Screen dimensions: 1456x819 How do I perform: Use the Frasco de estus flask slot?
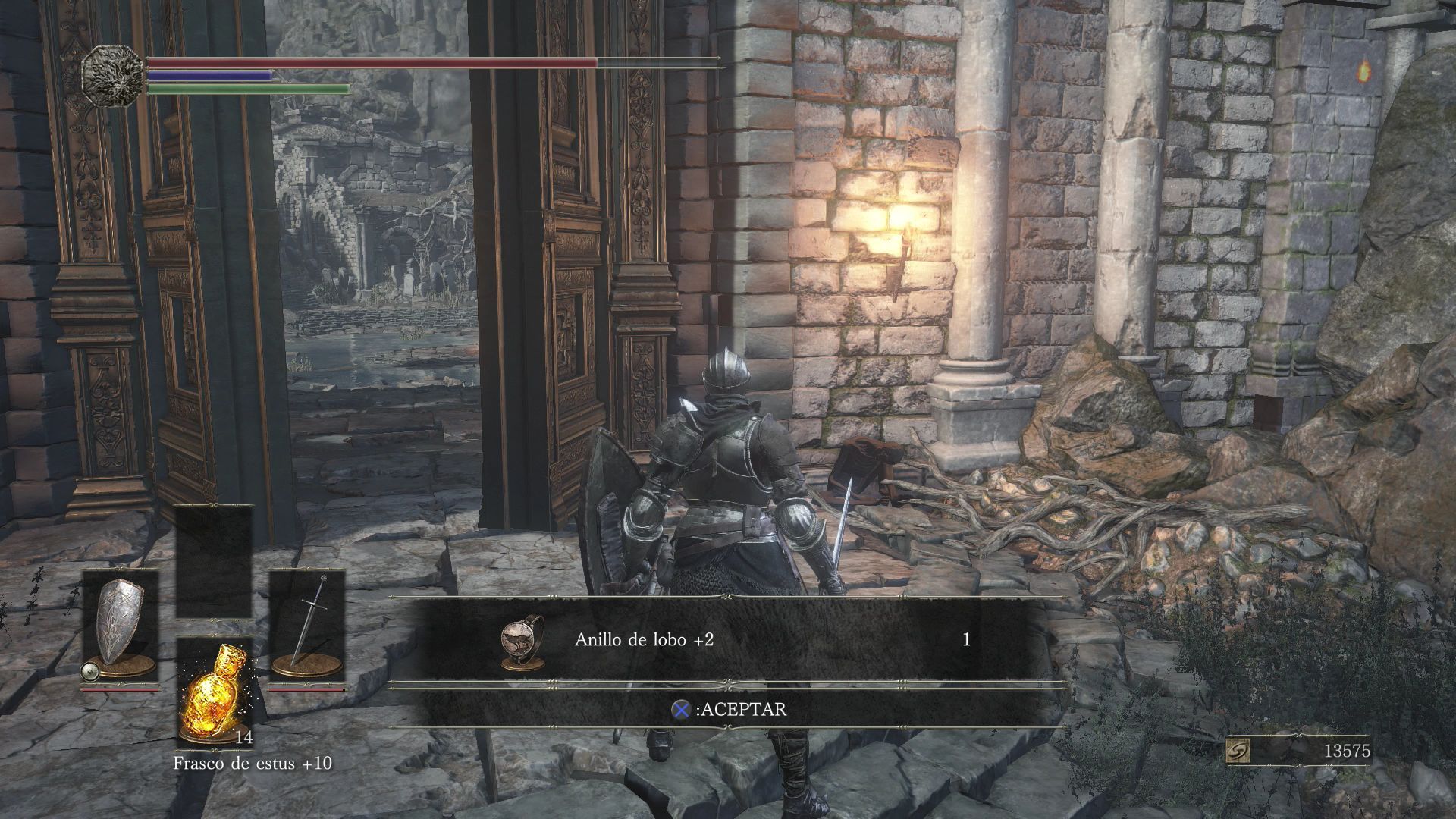(214, 692)
